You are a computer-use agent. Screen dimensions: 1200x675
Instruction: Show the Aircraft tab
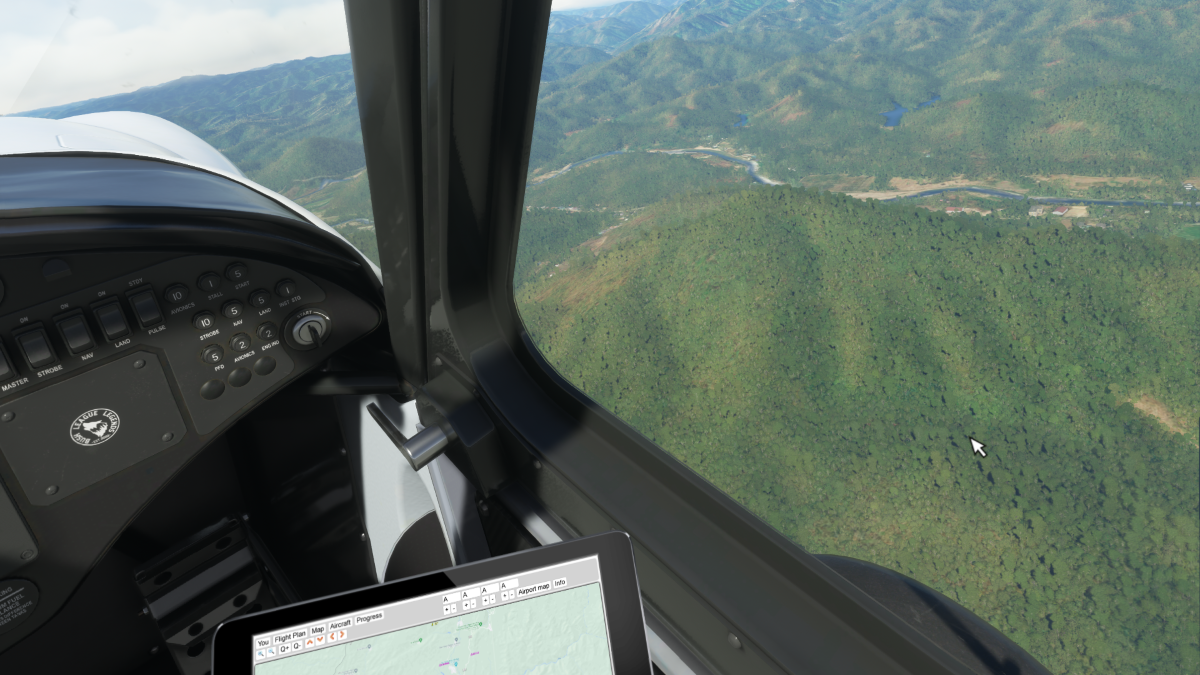click(340, 624)
